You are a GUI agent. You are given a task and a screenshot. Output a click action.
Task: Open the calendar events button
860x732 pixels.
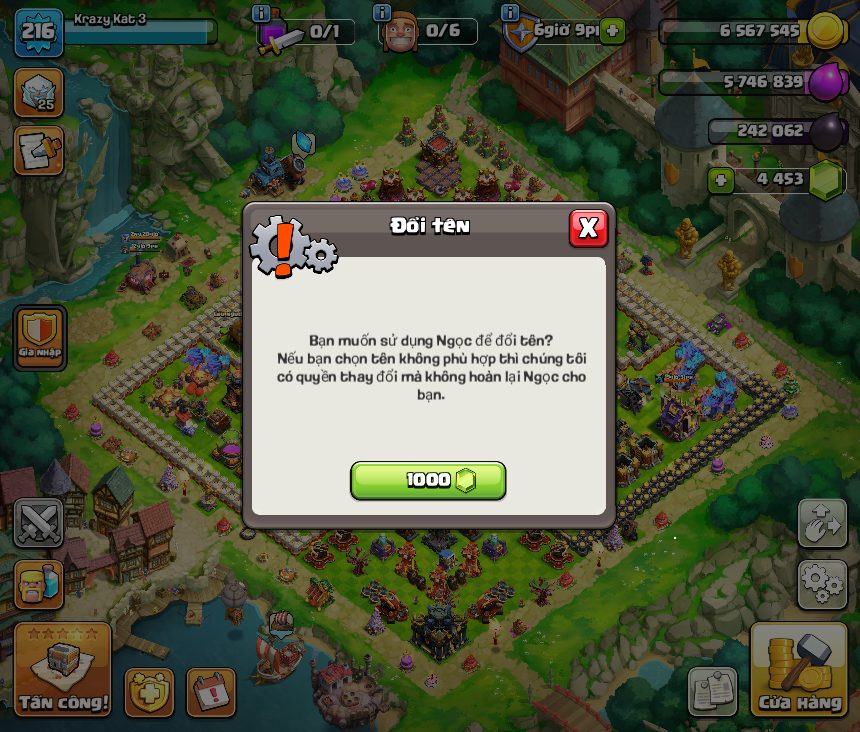tap(211, 692)
